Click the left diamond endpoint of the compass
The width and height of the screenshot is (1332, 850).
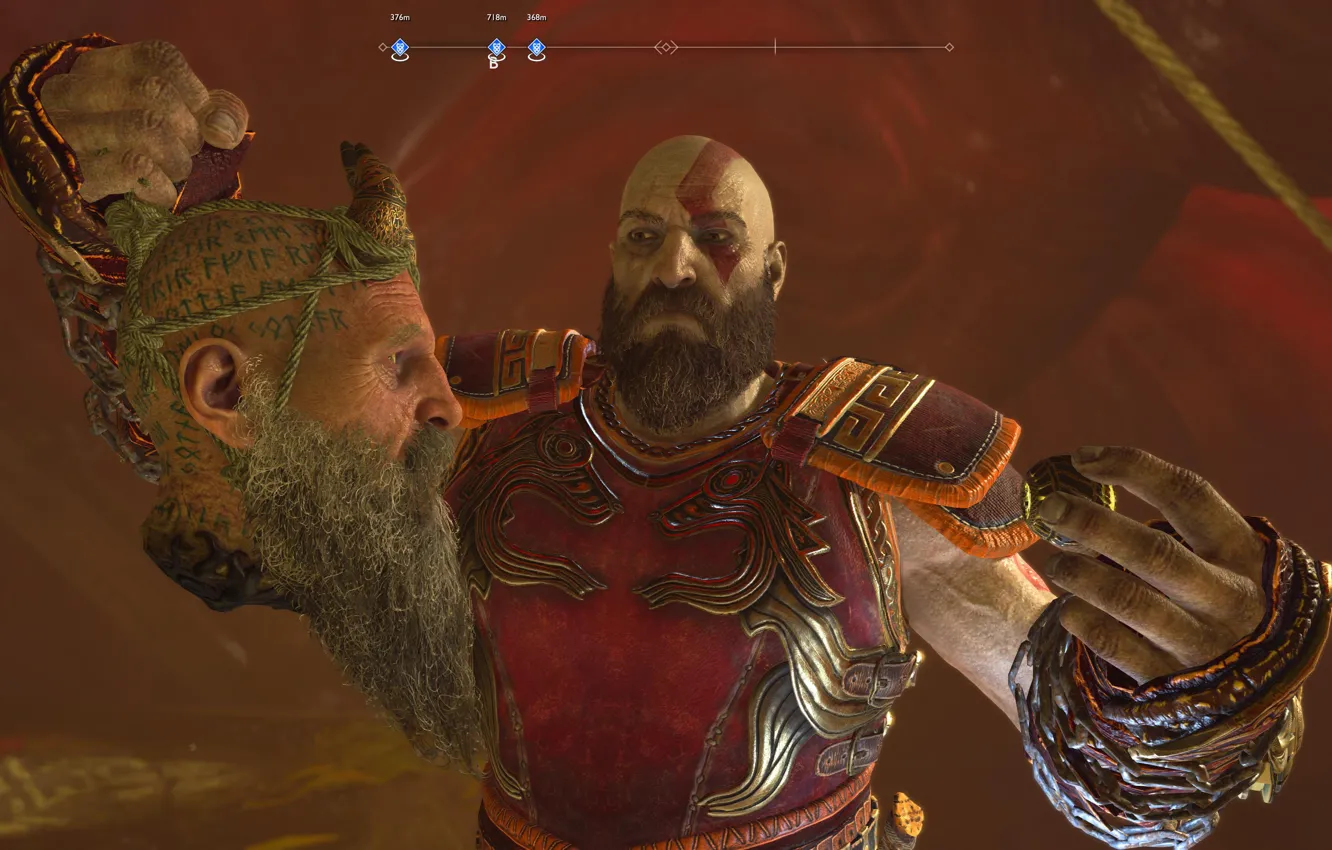(382, 46)
